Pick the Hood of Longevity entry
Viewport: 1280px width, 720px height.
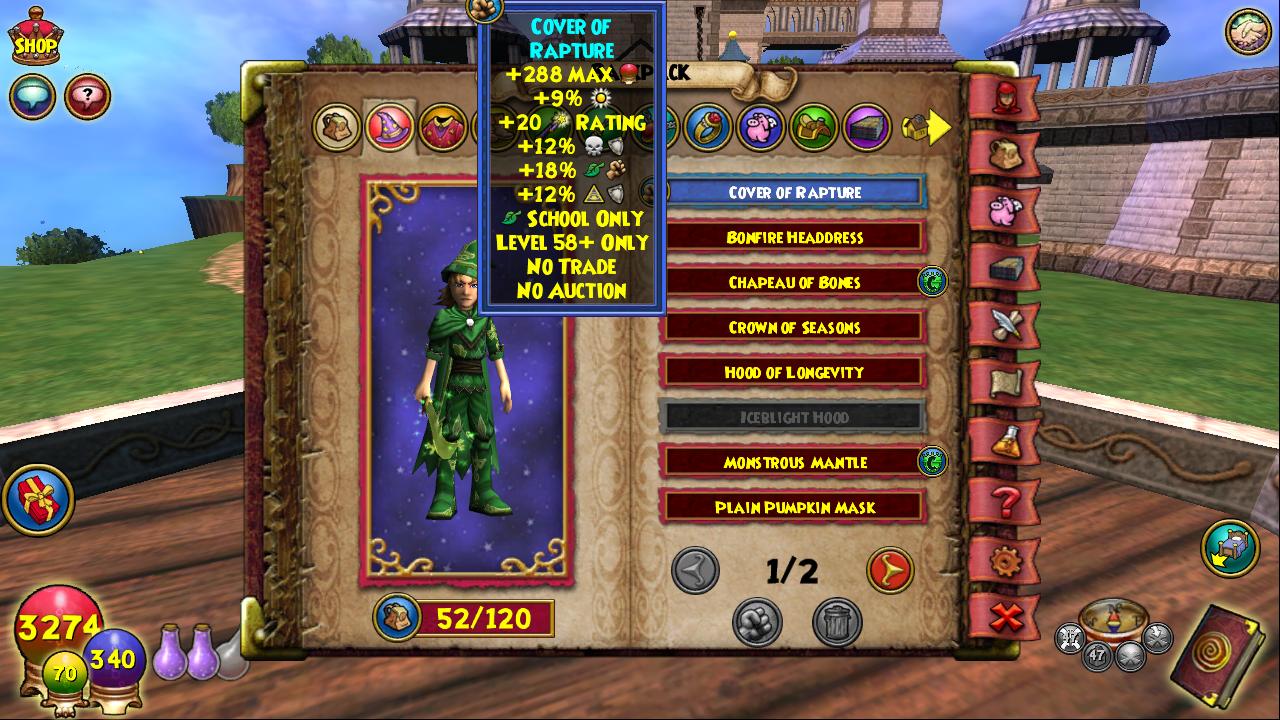(794, 372)
